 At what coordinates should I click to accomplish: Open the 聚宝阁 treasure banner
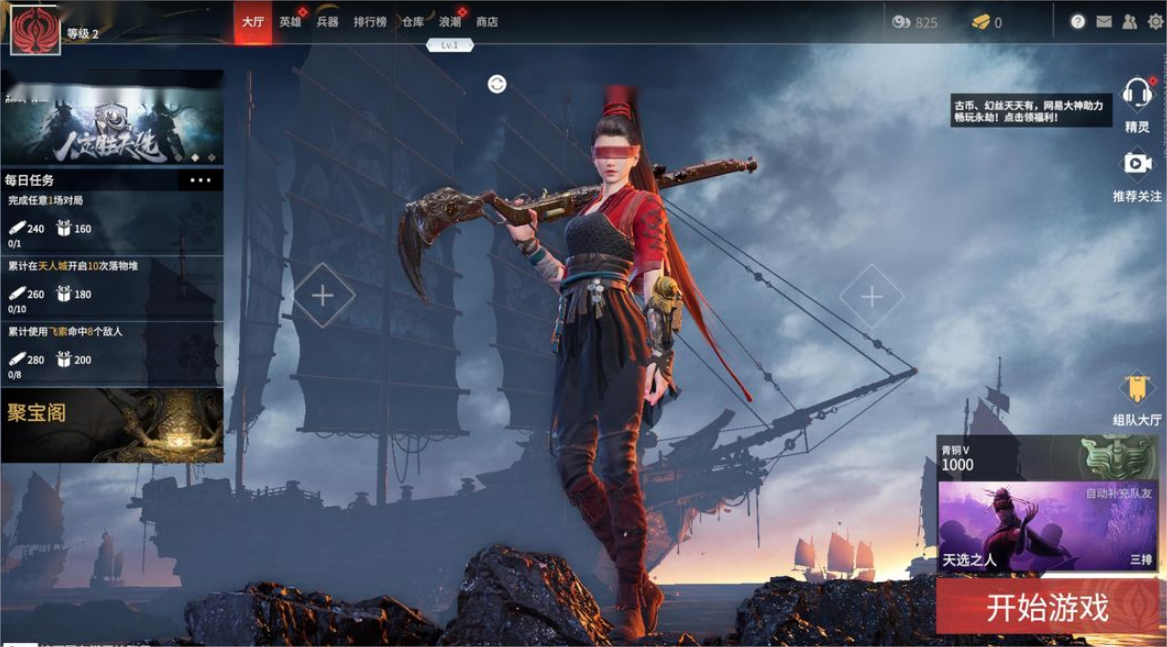[112, 425]
